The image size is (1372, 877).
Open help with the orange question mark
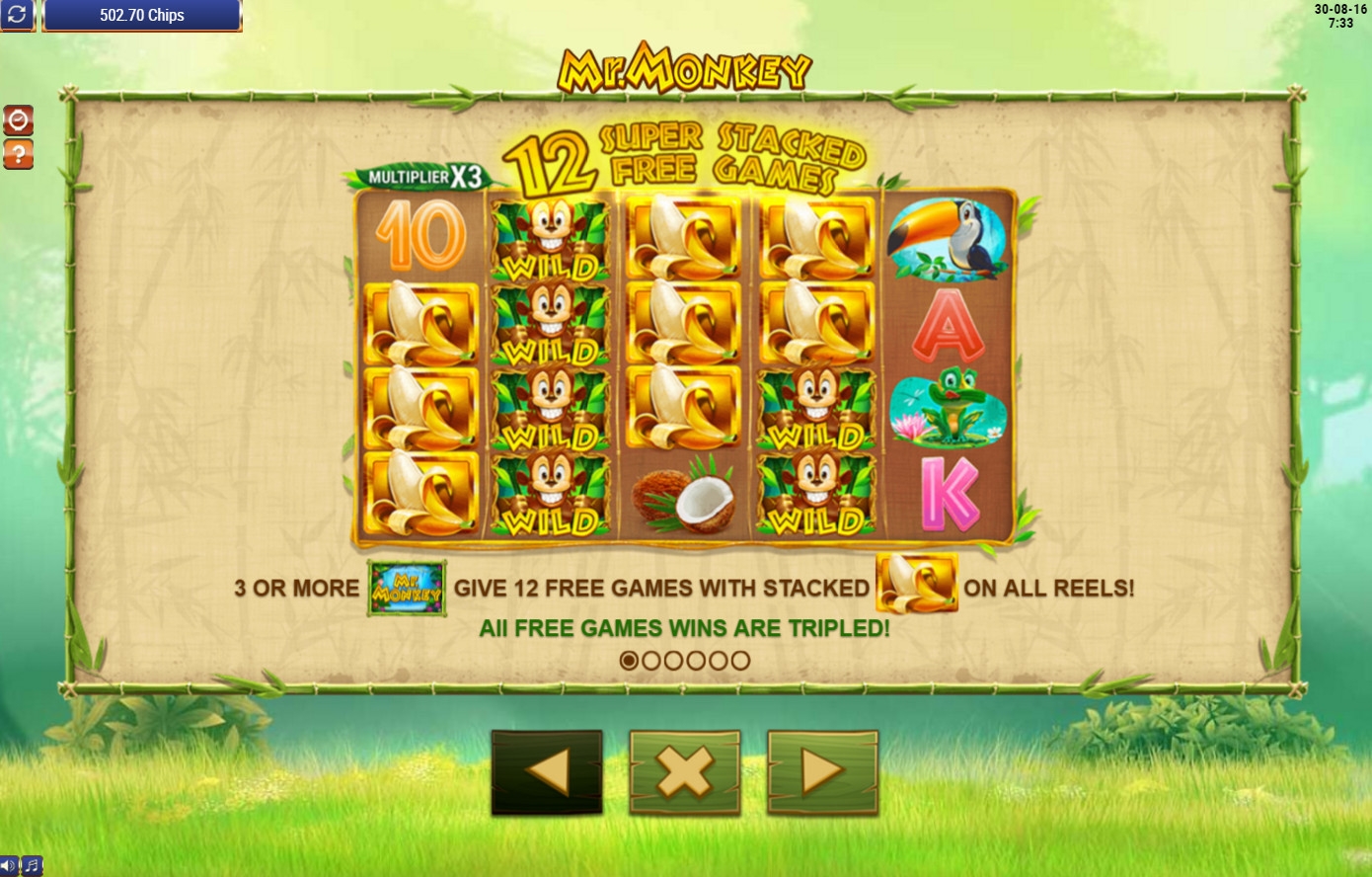[18, 154]
